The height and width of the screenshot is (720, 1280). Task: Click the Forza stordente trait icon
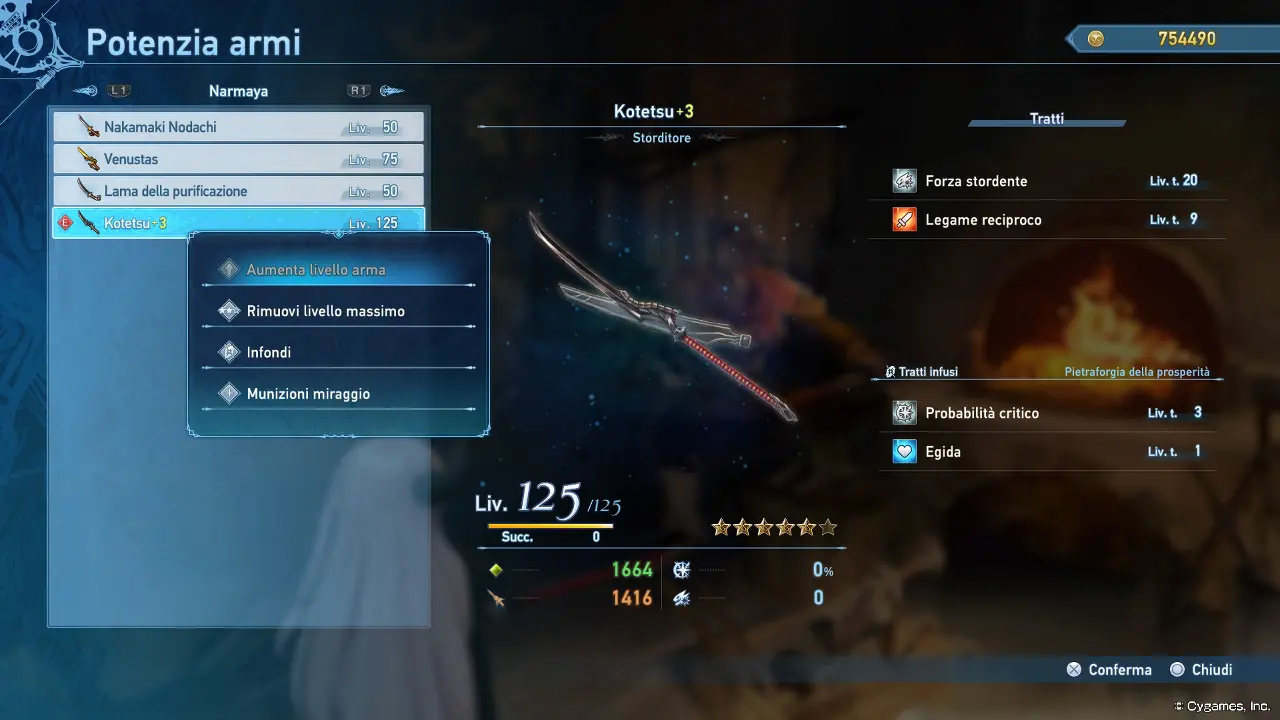(905, 180)
